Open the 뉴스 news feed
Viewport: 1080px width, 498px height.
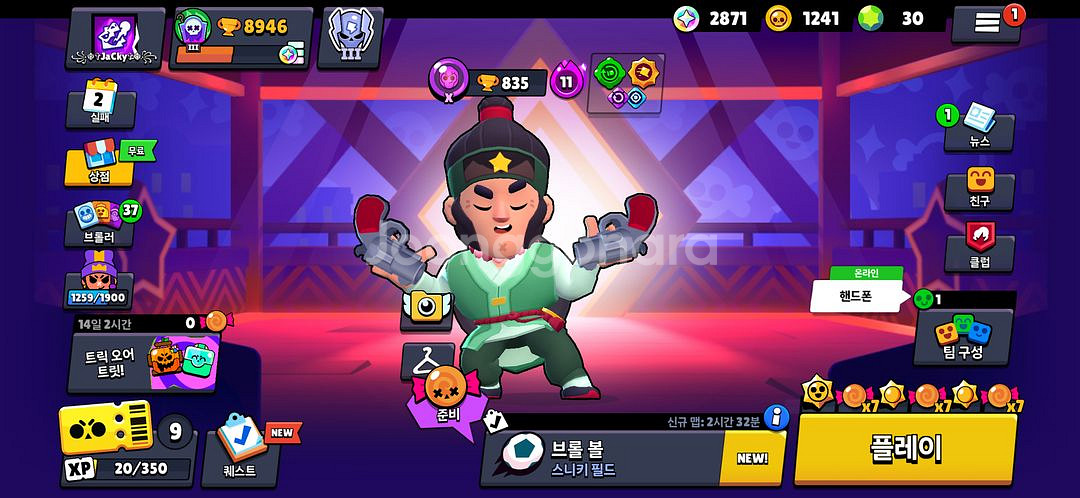point(978,129)
